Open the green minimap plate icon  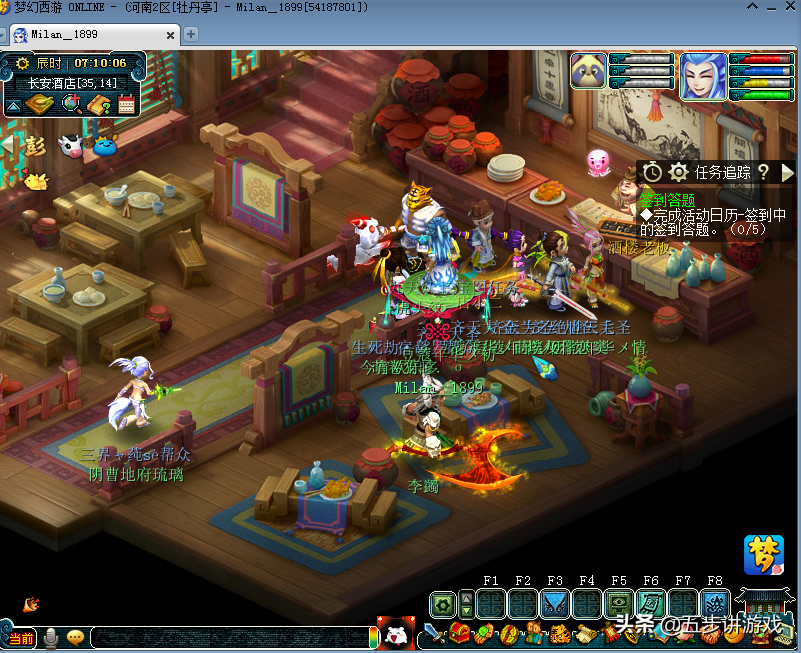coord(39,103)
